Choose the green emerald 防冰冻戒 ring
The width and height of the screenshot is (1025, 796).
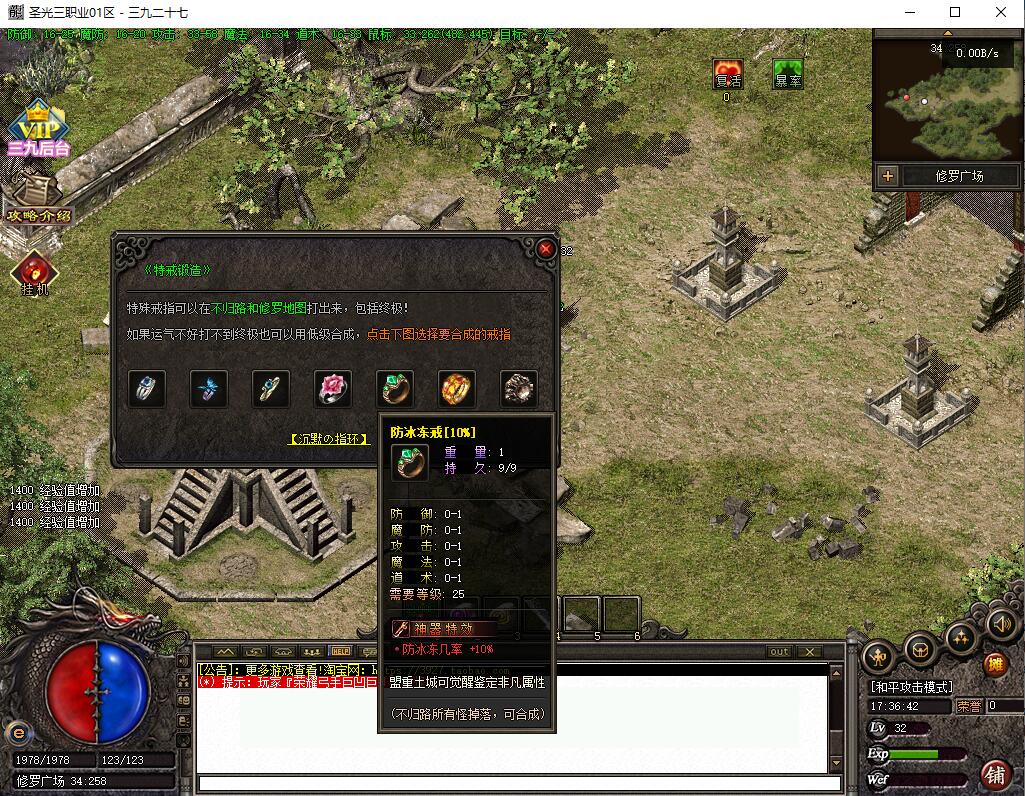pyautogui.click(x=395, y=389)
